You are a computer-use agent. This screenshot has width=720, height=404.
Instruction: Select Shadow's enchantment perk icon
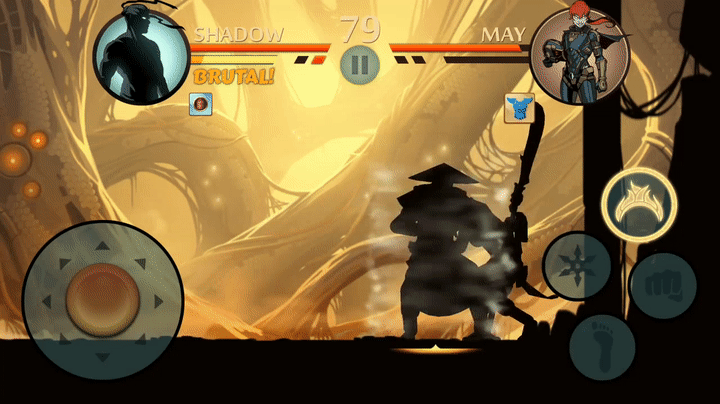[x=200, y=102]
